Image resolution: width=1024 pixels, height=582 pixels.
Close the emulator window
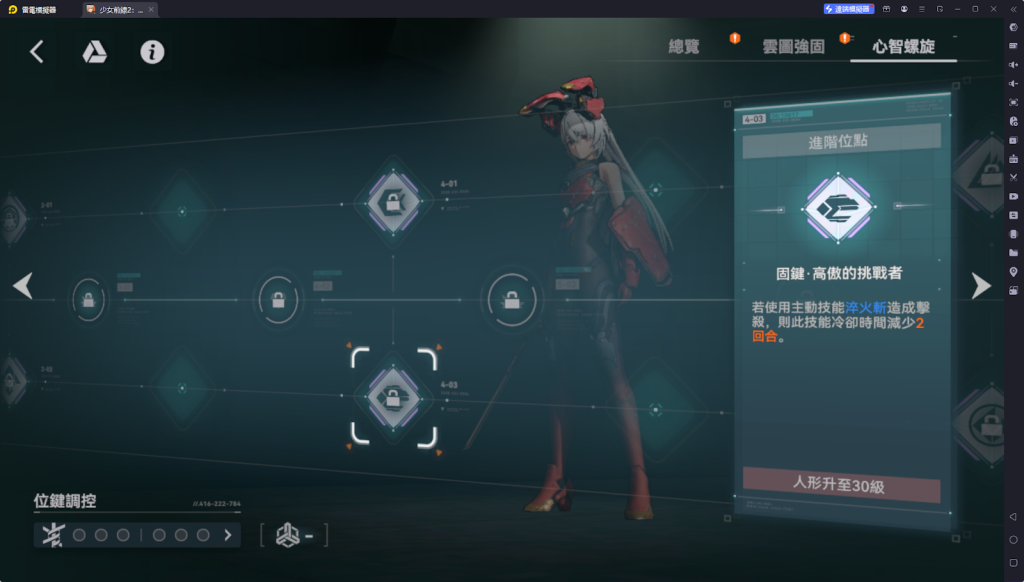click(993, 9)
